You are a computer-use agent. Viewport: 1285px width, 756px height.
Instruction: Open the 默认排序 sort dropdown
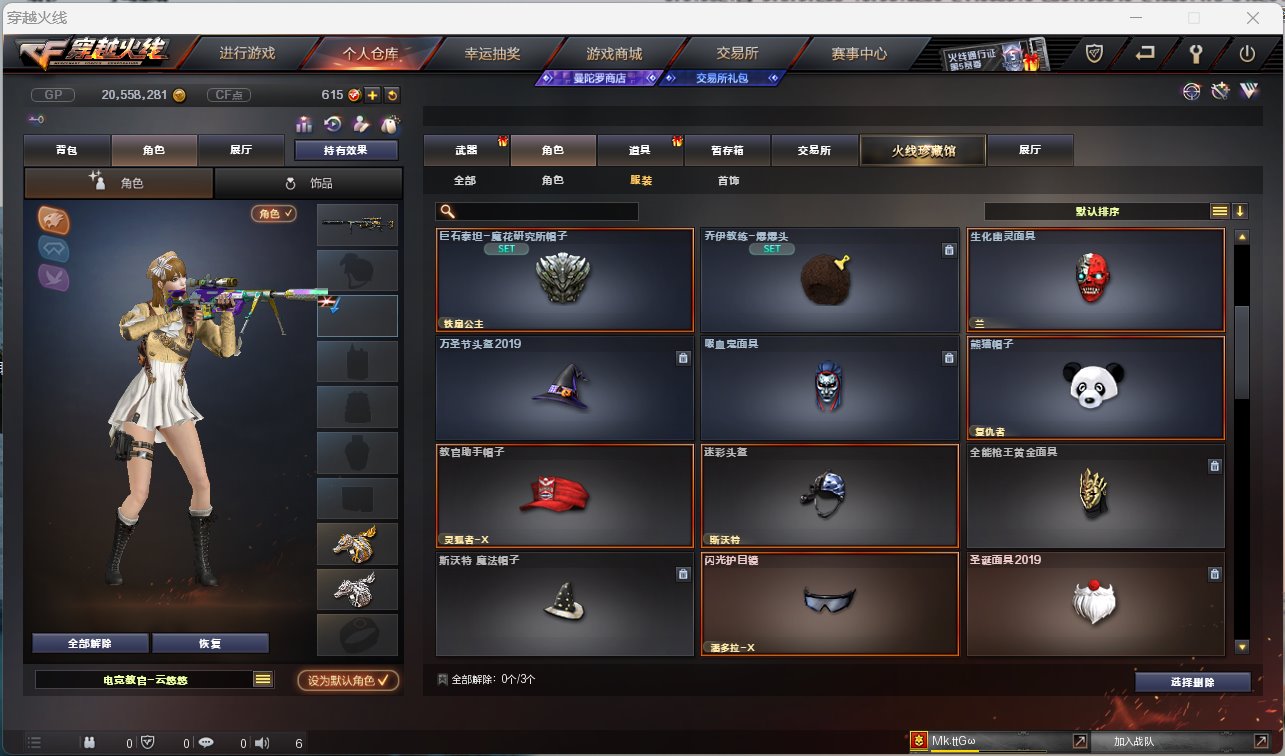(1097, 211)
